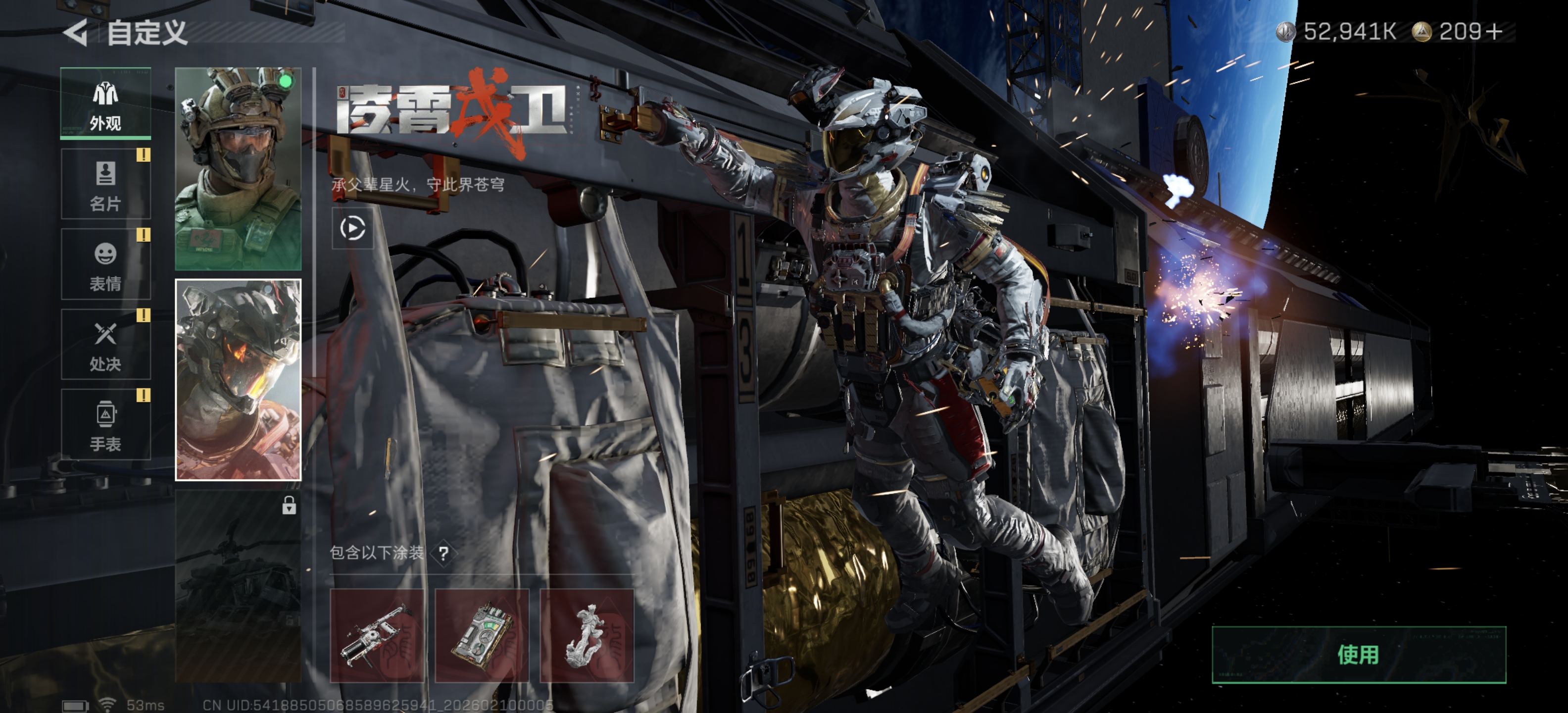Image resolution: width=1568 pixels, height=713 pixels.
Task: Apply the skin with the 使用 button
Action: click(x=1359, y=655)
